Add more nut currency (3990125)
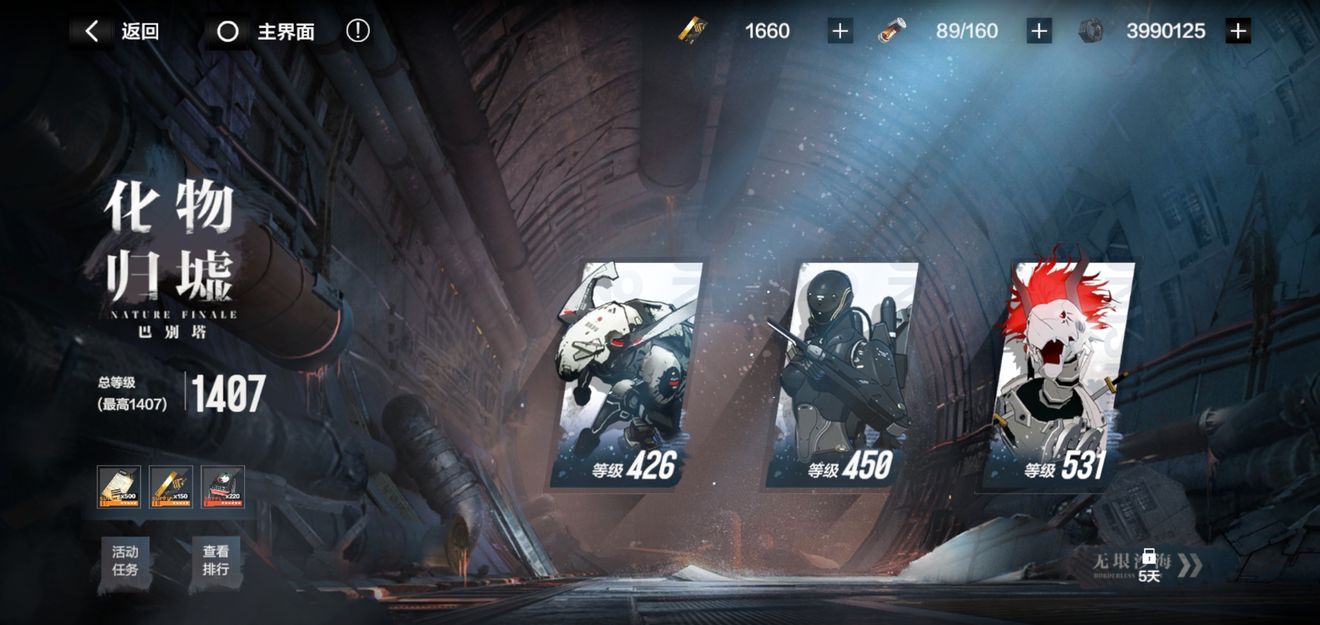Screen dimensions: 1320x625 coord(1238,31)
